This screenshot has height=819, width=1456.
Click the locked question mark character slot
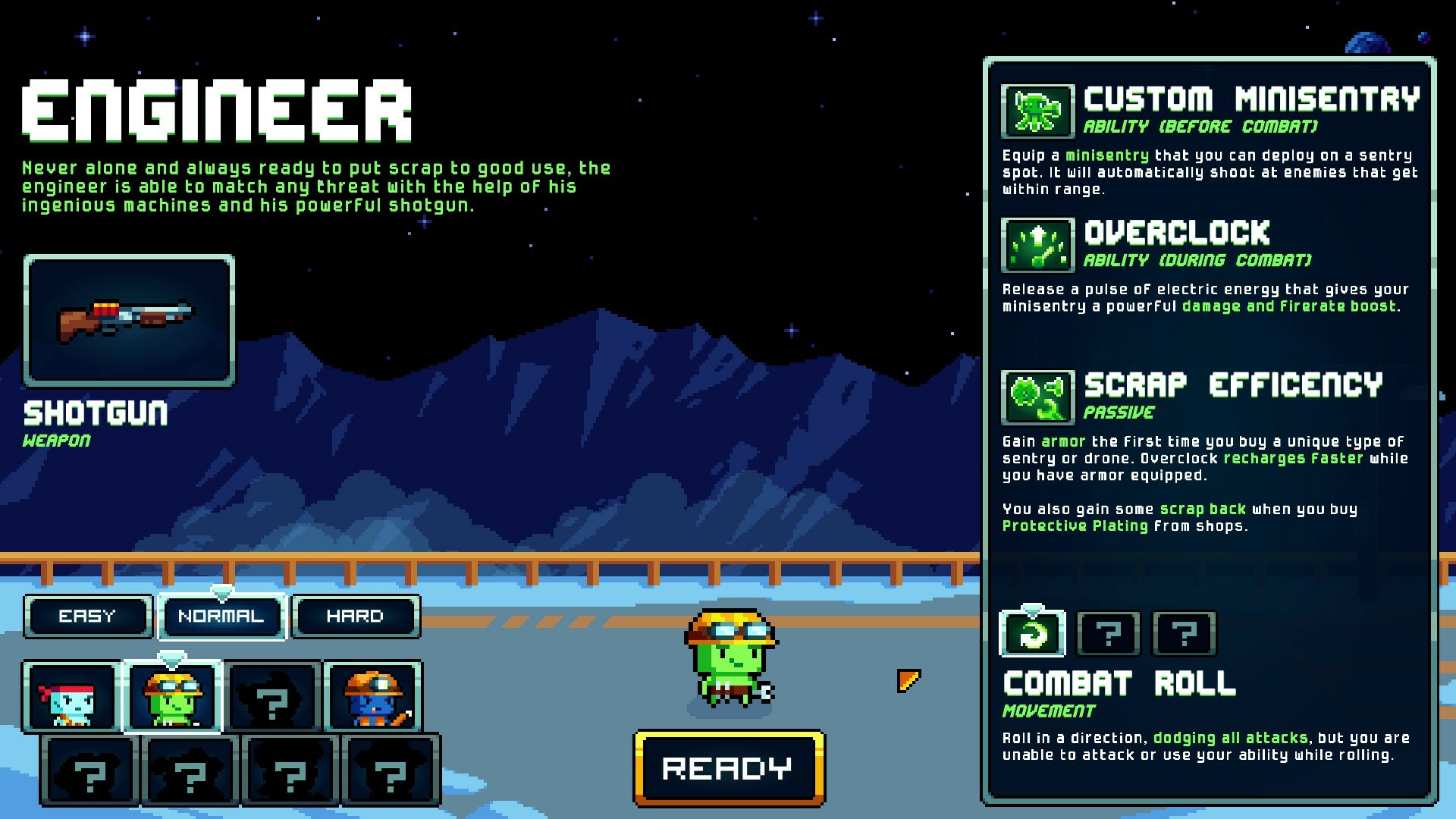[x=275, y=696]
